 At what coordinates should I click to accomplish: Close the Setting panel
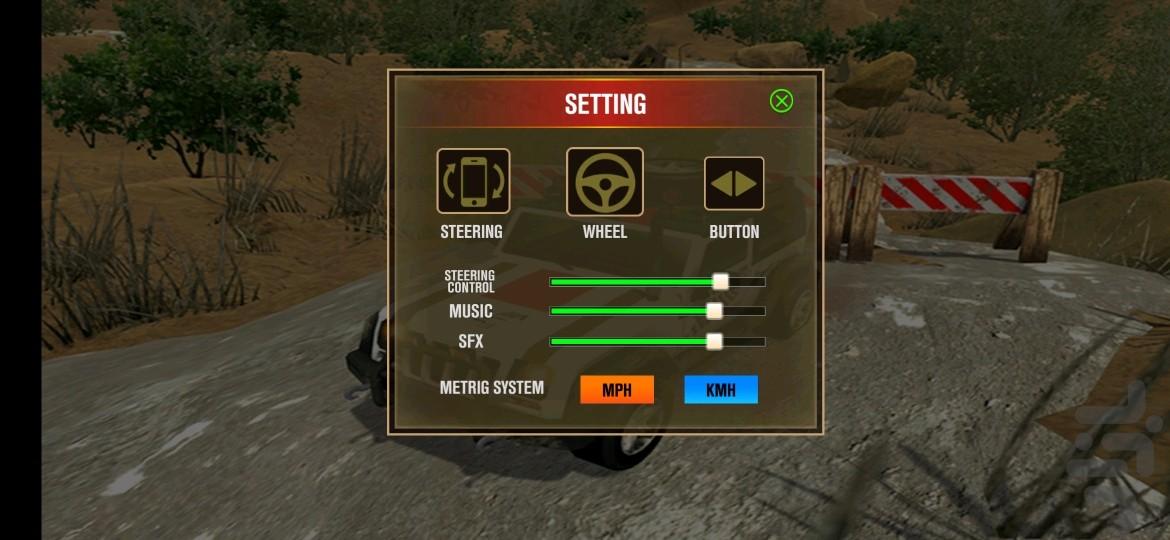[x=781, y=101]
